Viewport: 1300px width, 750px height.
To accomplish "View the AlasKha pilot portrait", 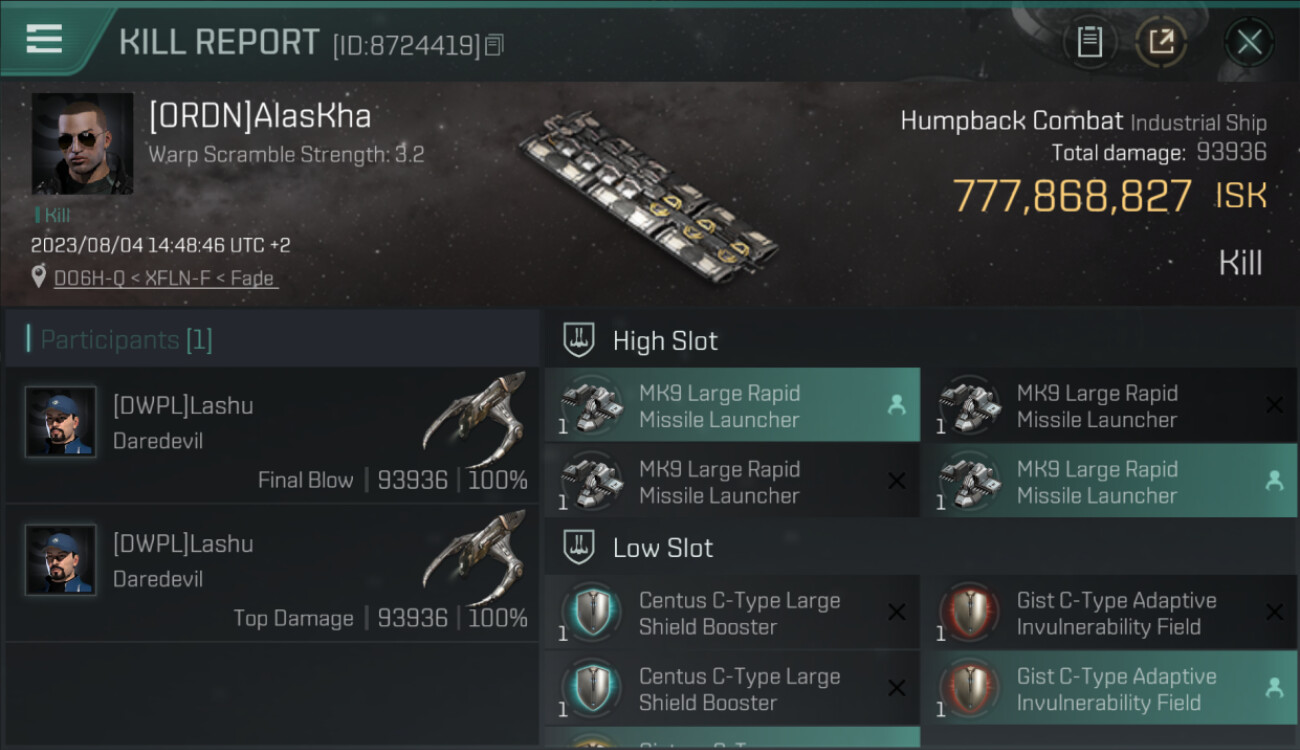I will (x=82, y=144).
